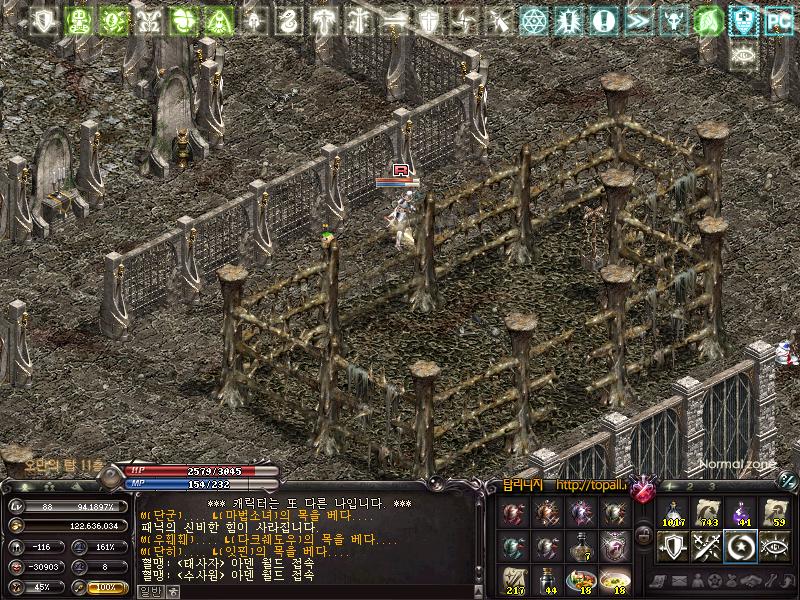Image resolution: width=800 pixels, height=600 pixels.
Task: Use the scroll stack showing 743
Action: (708, 512)
